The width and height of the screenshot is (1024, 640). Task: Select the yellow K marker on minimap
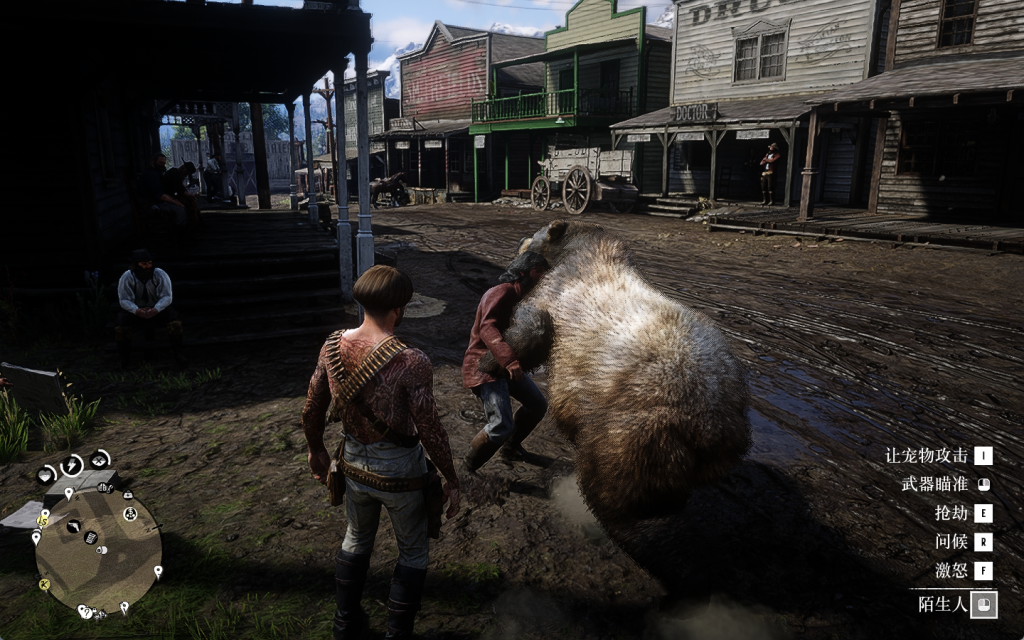point(44,584)
